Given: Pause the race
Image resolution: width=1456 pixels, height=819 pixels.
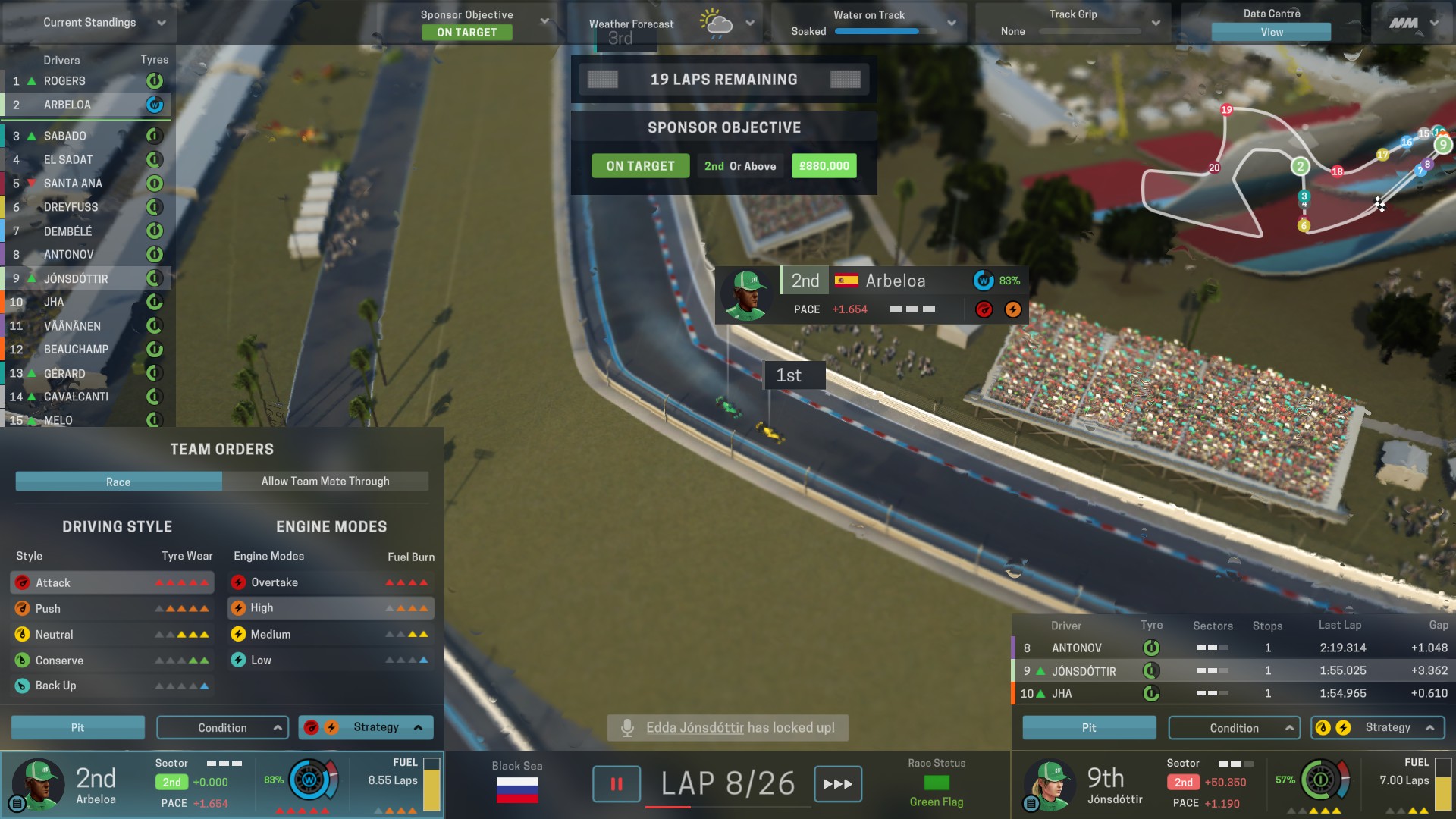Looking at the screenshot, I should [x=616, y=784].
